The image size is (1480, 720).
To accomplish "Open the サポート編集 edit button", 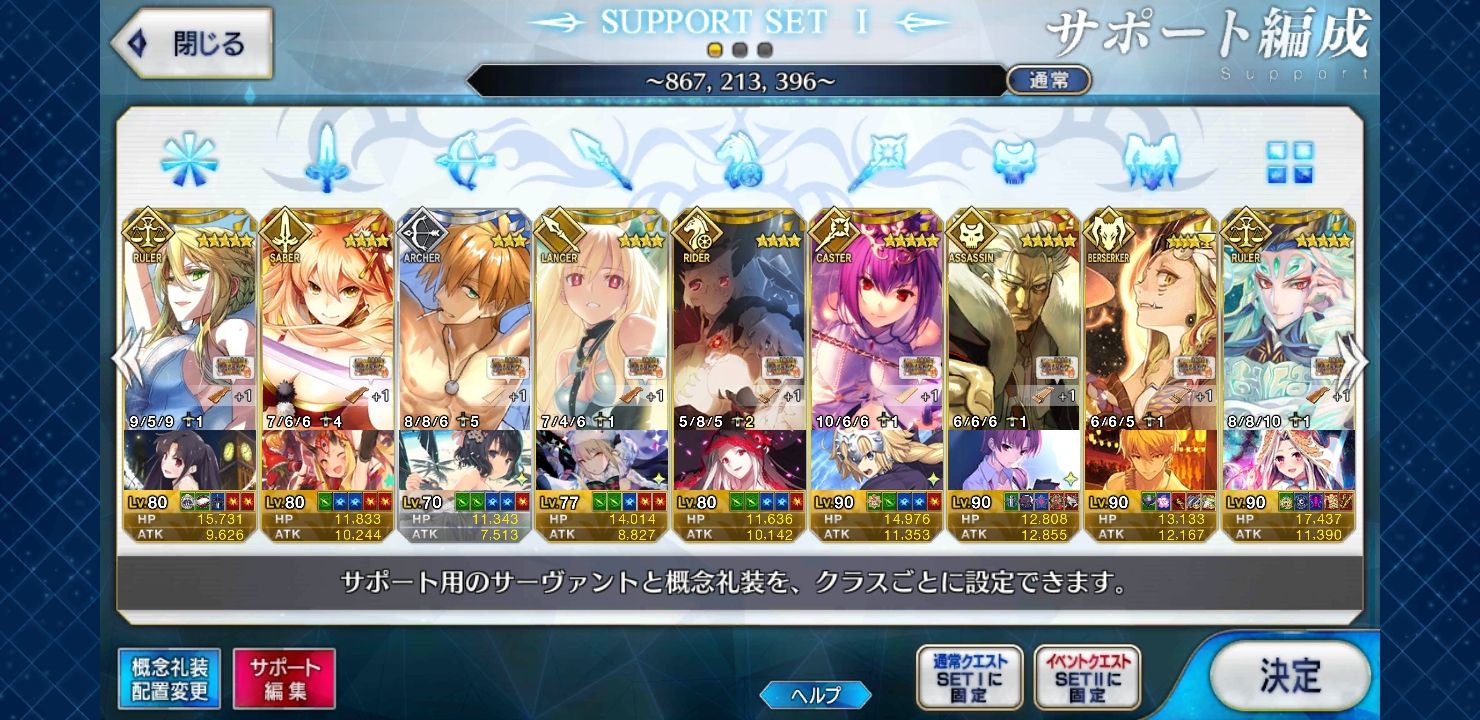I will [x=284, y=679].
